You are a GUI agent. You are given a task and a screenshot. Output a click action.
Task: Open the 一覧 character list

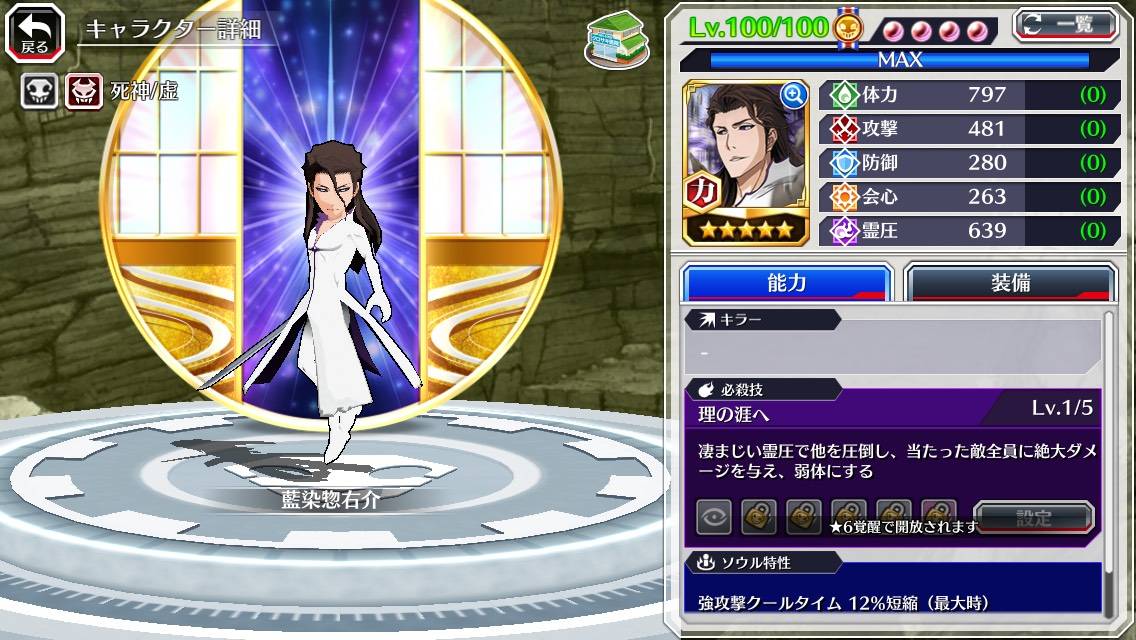coord(1066,25)
